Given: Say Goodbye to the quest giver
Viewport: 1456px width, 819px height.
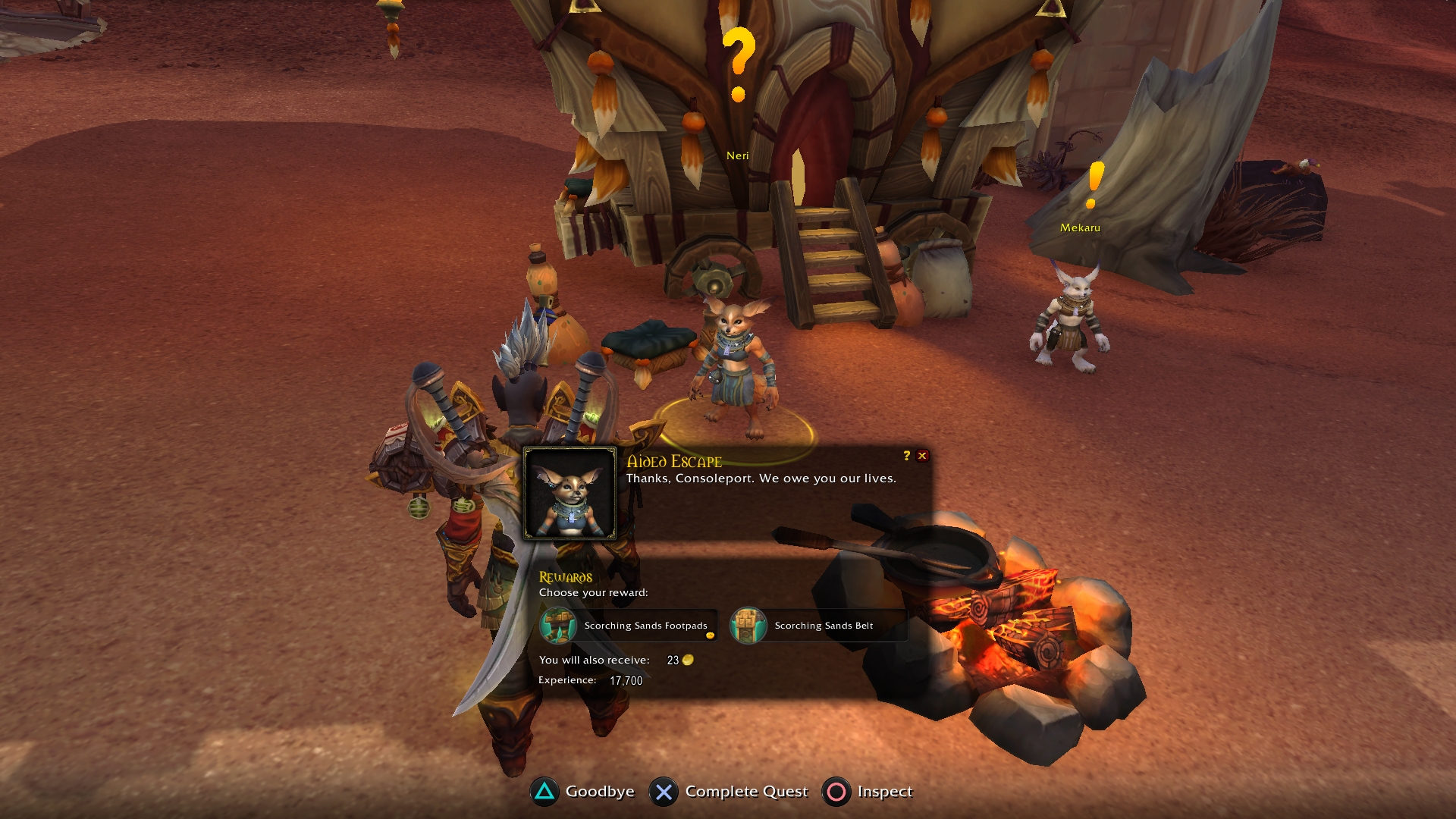Looking at the screenshot, I should pos(582,792).
